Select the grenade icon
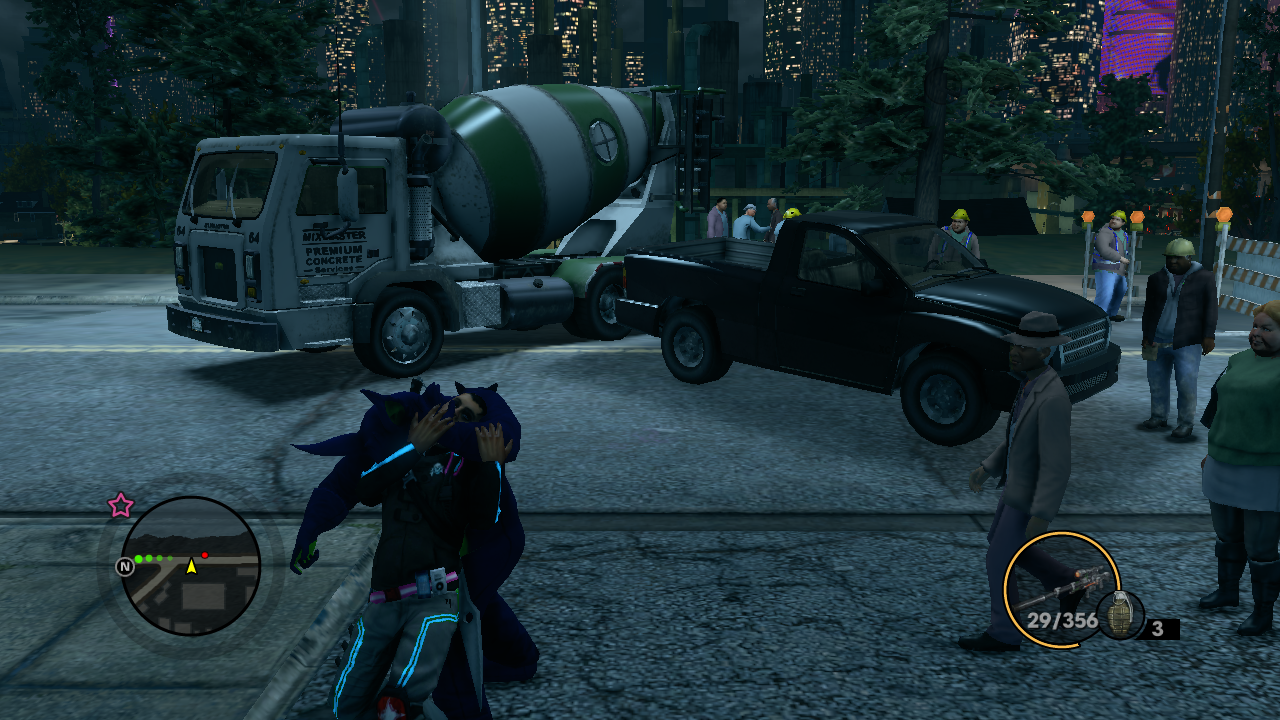The image size is (1280, 720). click(x=1120, y=616)
